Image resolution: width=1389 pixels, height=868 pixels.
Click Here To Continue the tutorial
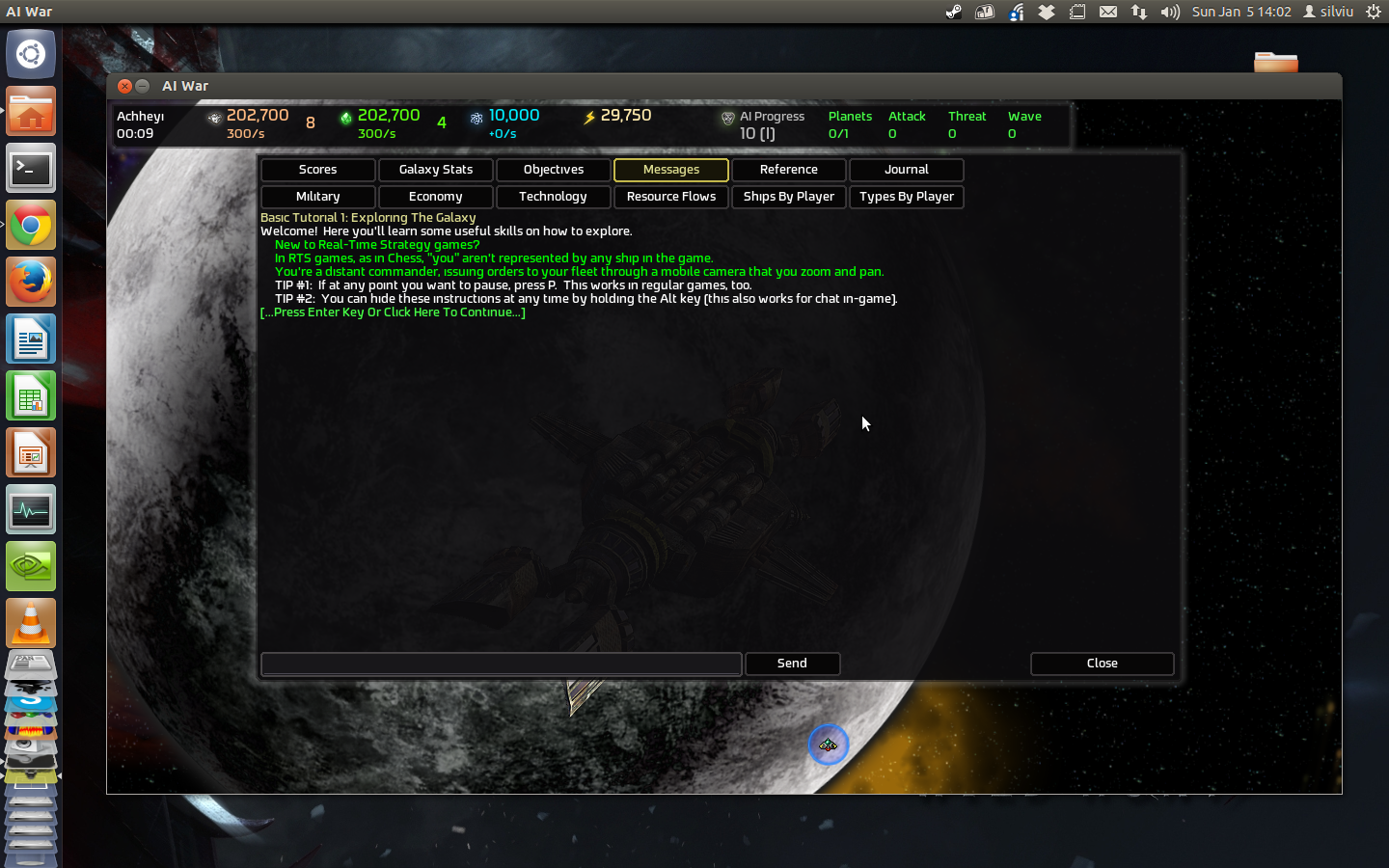(392, 312)
